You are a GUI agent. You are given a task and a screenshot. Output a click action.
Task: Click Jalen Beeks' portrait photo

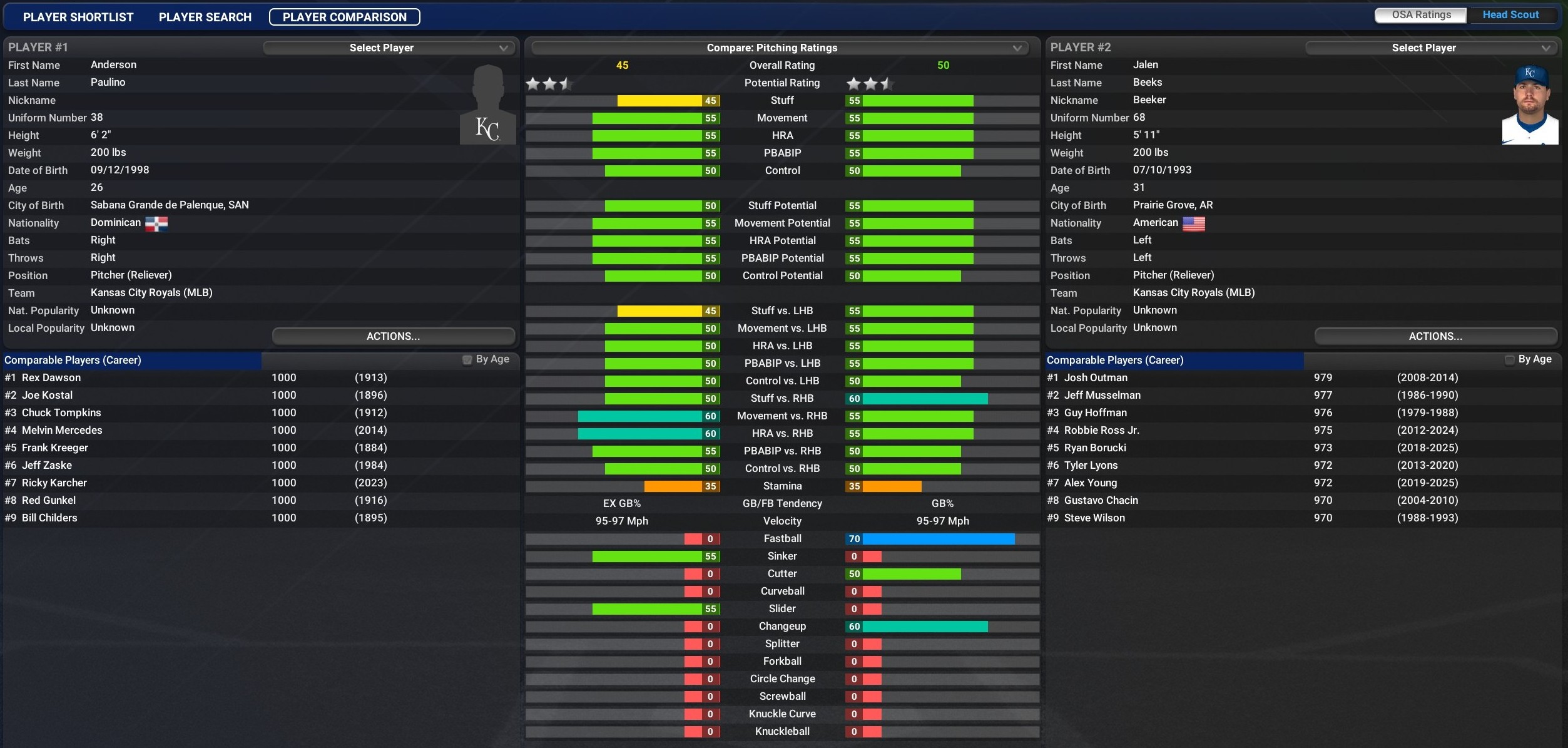click(1530, 105)
